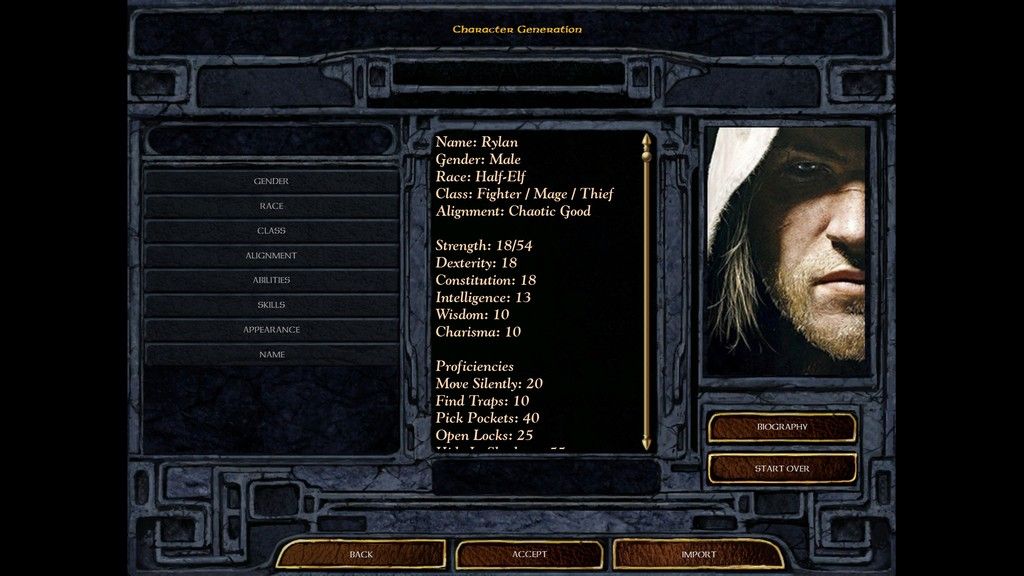Open the Gender selection step
Screen dimensions: 1024x576
271,181
